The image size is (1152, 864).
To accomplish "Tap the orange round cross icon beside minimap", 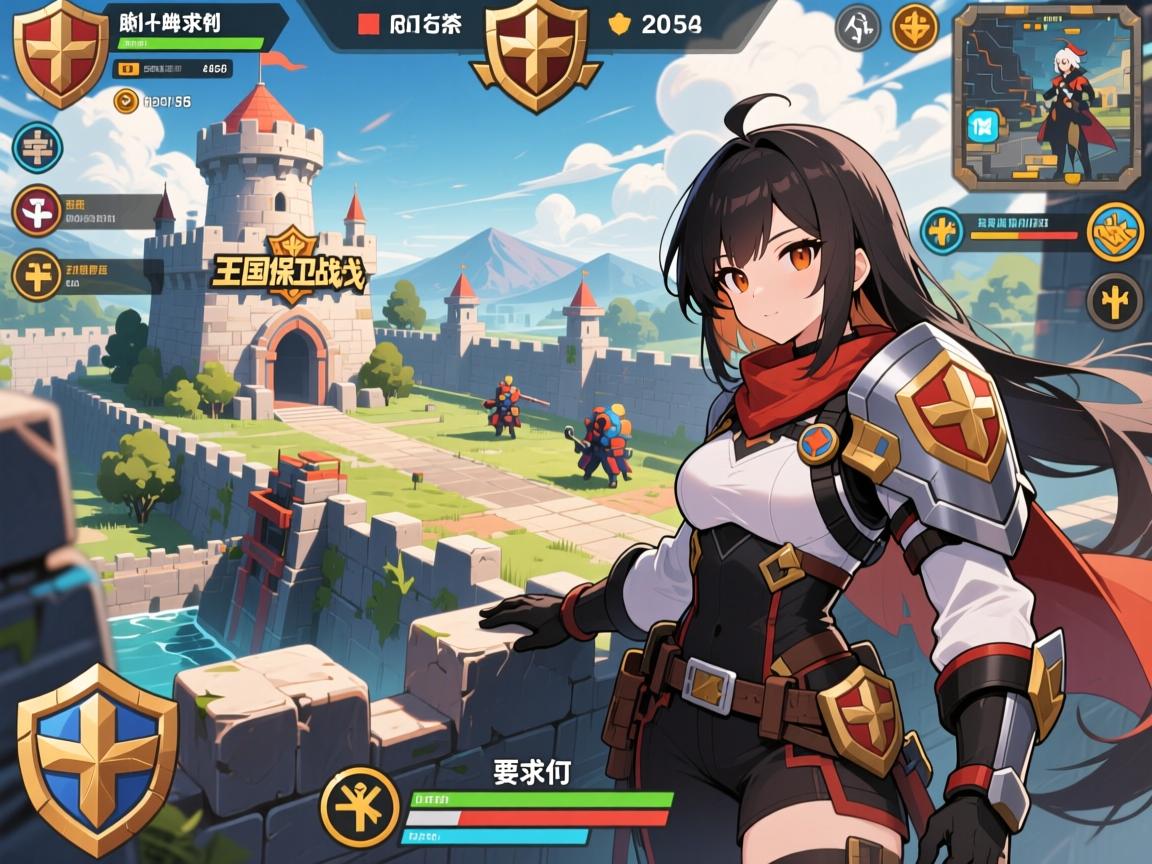I will (x=914, y=27).
